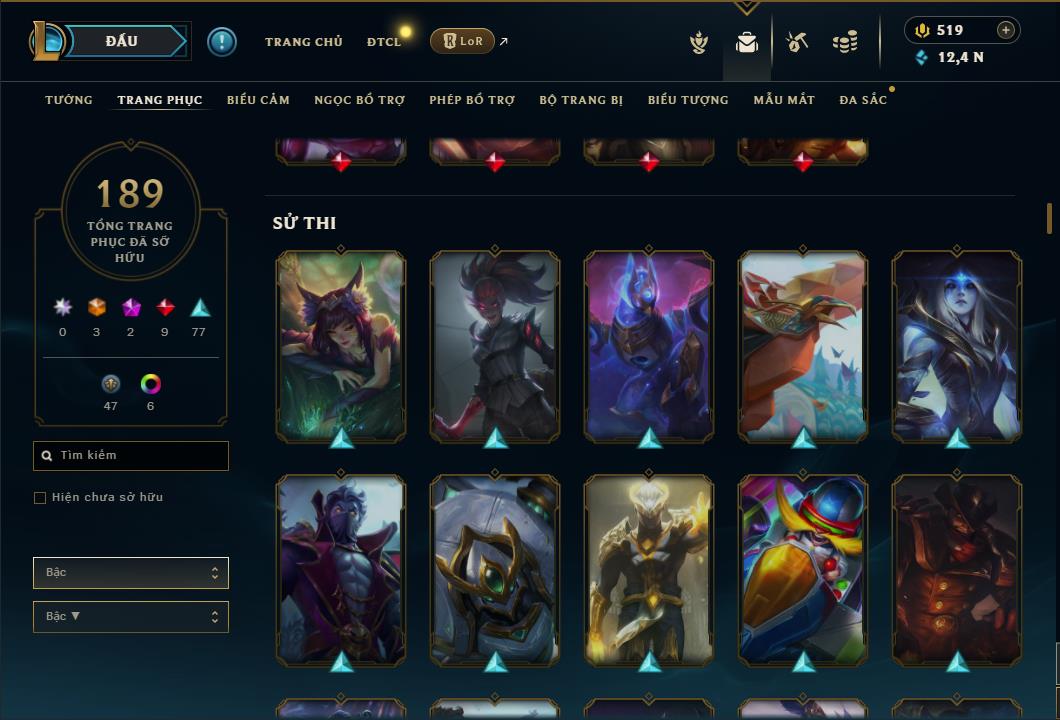Switch to the TƯỚNG champions tab
1060x720 pixels.
pyautogui.click(x=69, y=100)
